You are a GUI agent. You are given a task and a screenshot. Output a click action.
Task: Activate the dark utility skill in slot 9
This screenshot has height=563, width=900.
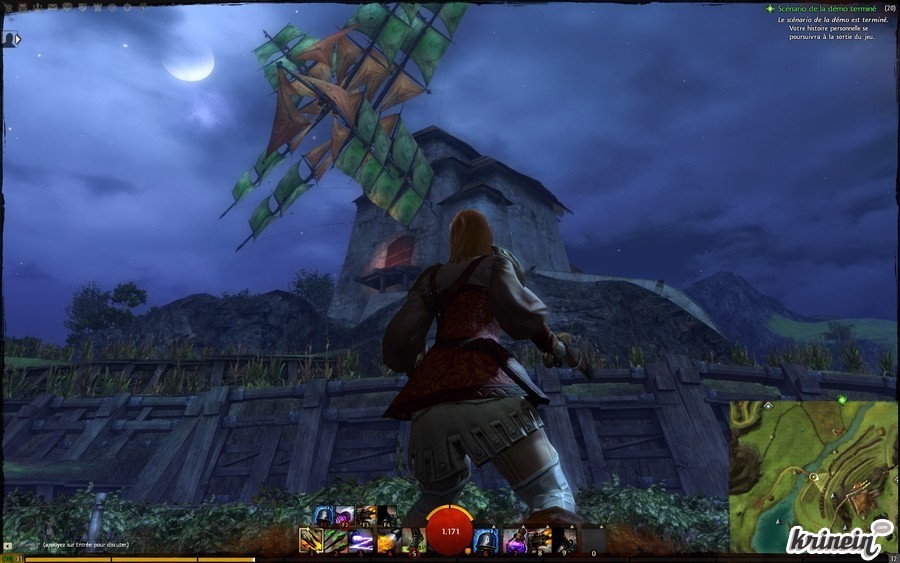[566, 541]
